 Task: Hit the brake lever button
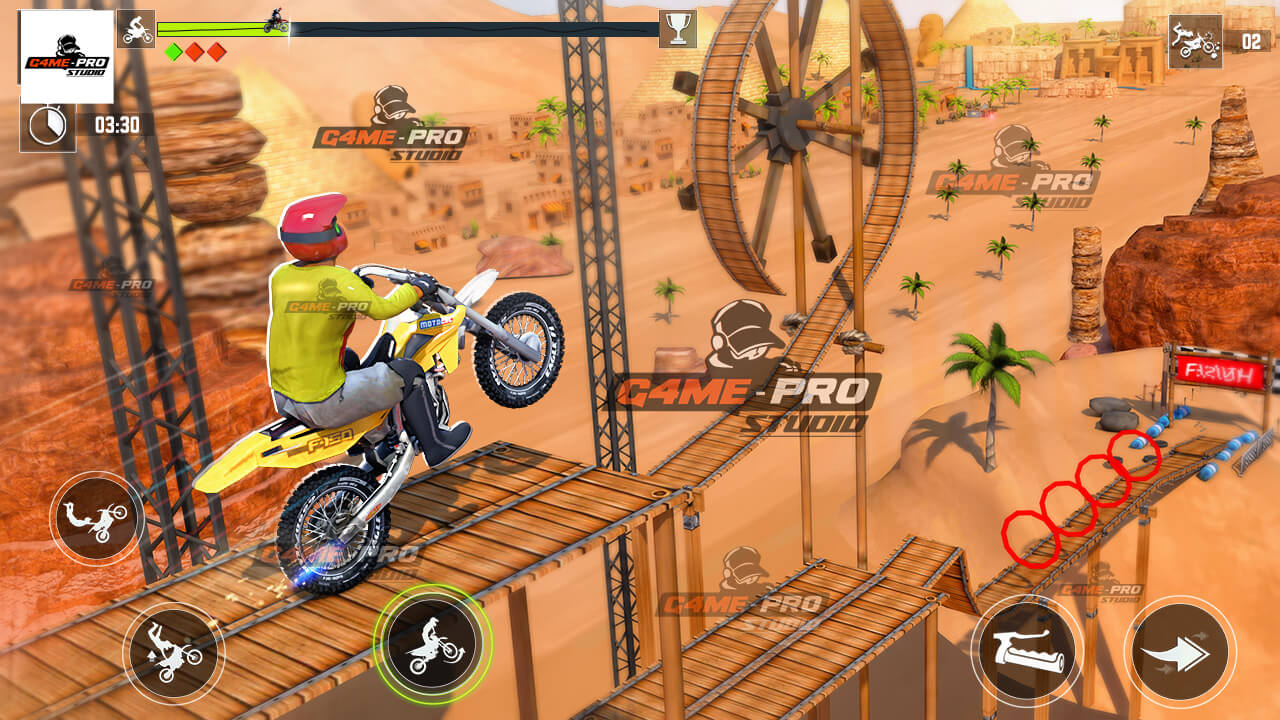pyautogui.click(x=1026, y=651)
